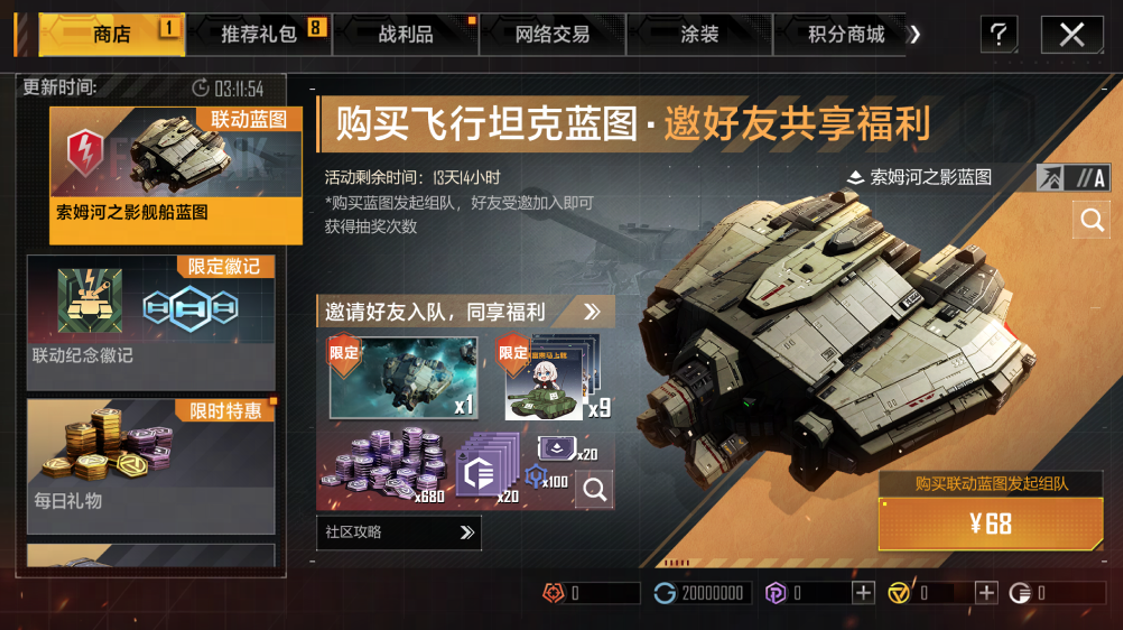The height and width of the screenshot is (630, 1123).
Task: Open the question mark help button
Action: click(x=997, y=35)
